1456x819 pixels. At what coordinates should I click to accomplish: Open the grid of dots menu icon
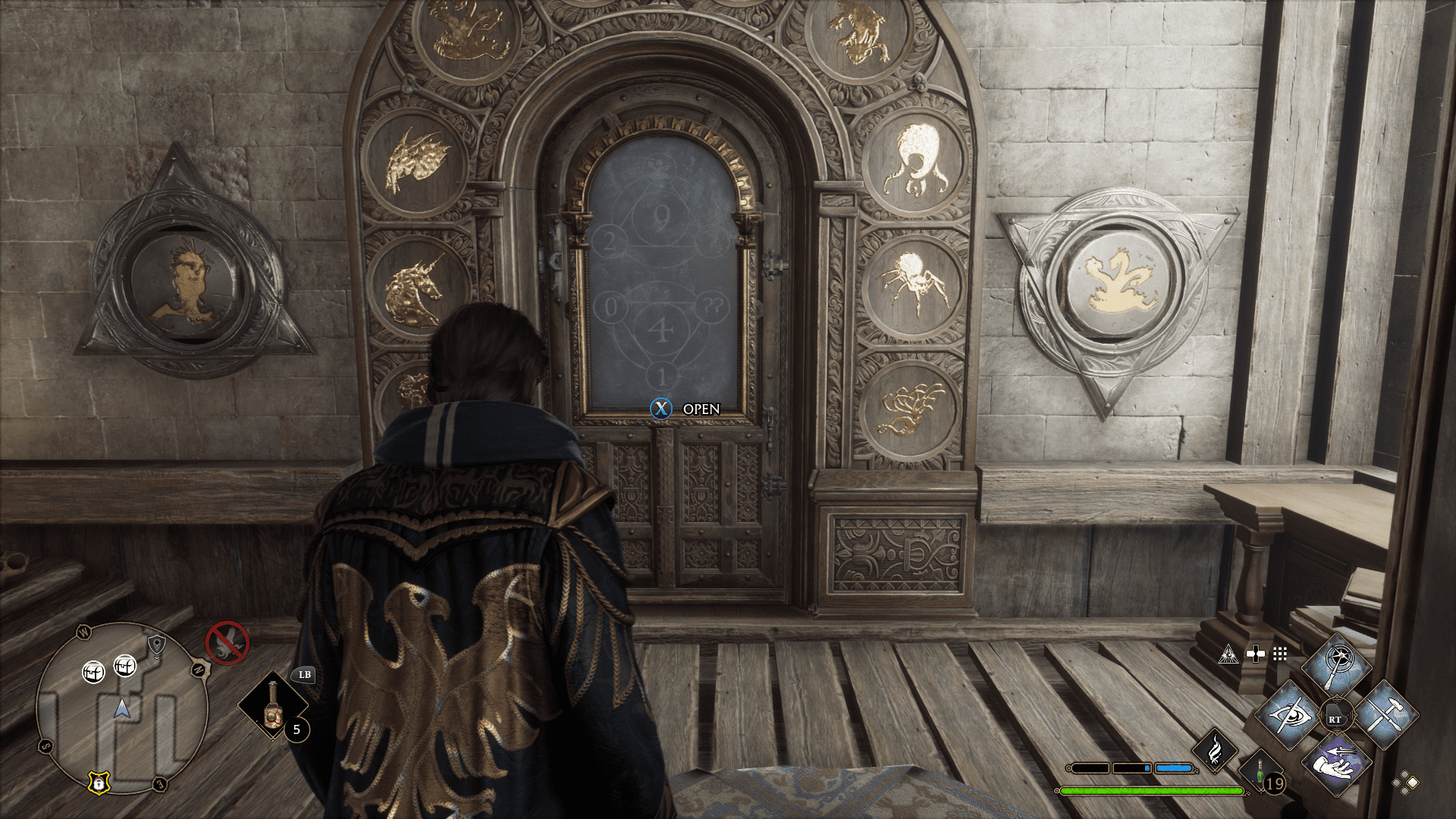(1279, 654)
